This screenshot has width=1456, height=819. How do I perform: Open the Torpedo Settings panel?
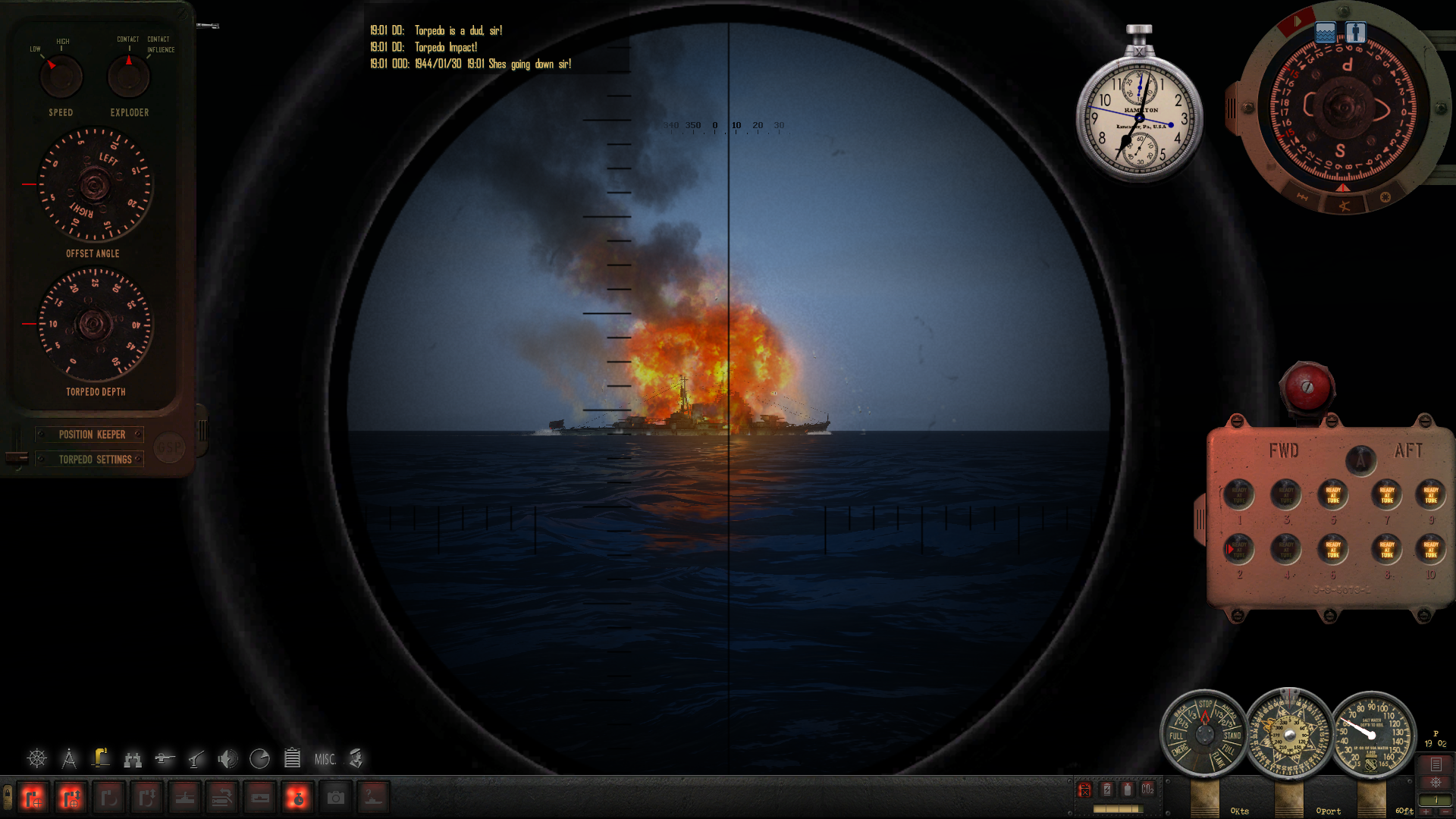95,460
